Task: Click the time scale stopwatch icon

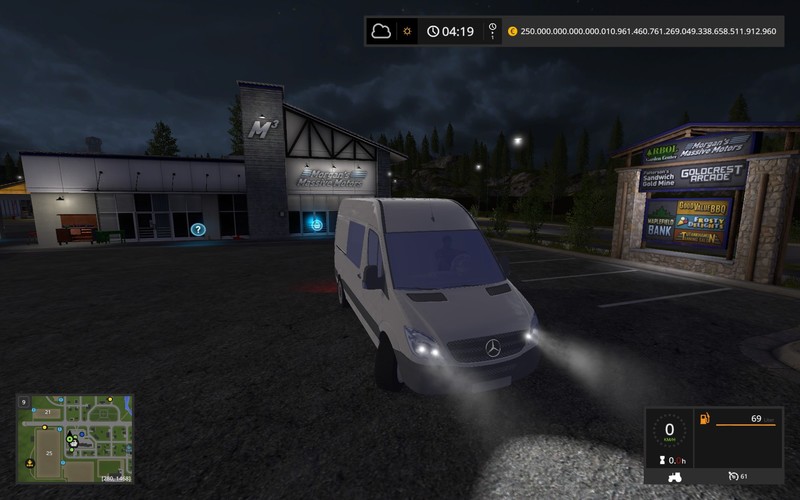Action: 492,30
